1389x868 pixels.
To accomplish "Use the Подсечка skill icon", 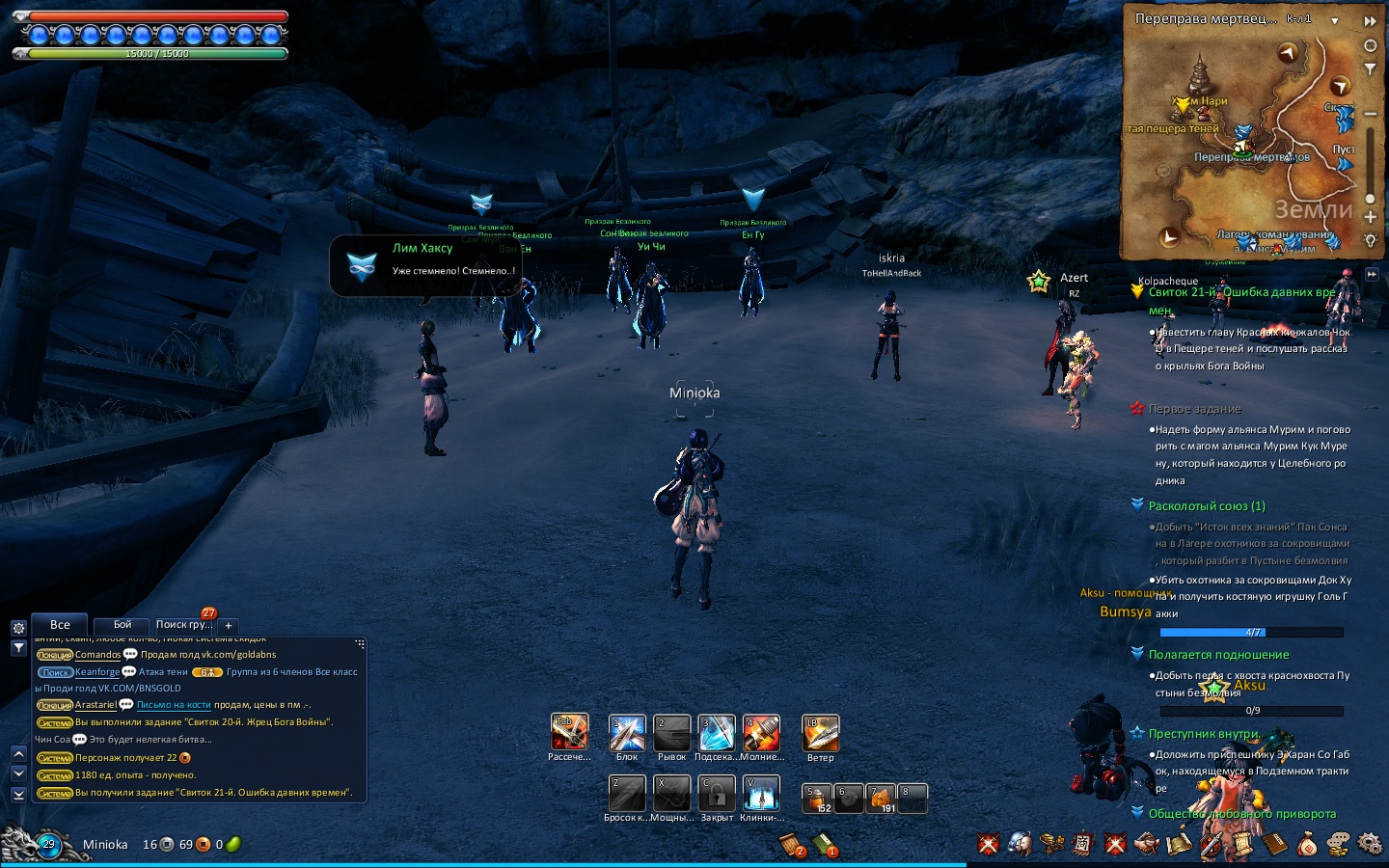I will tap(717, 734).
